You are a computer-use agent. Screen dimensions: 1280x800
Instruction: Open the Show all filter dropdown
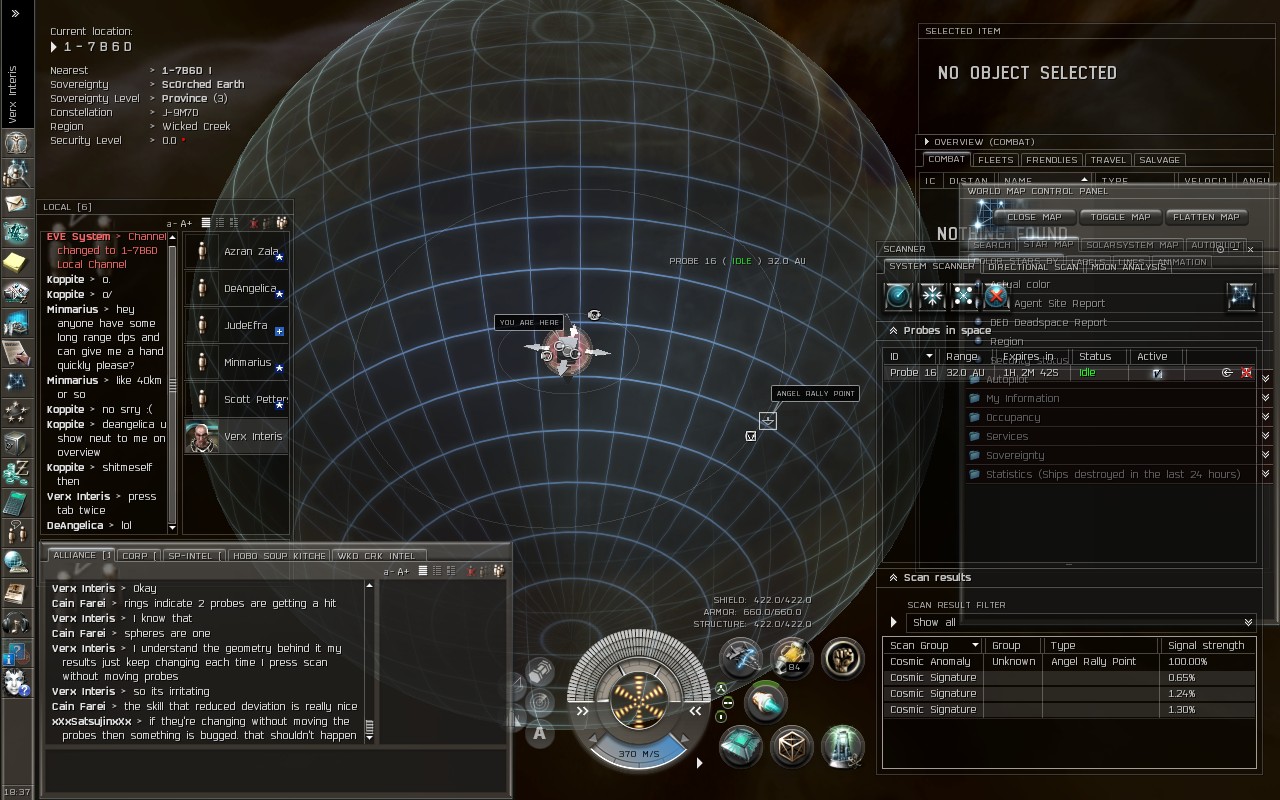[x=1080, y=622]
